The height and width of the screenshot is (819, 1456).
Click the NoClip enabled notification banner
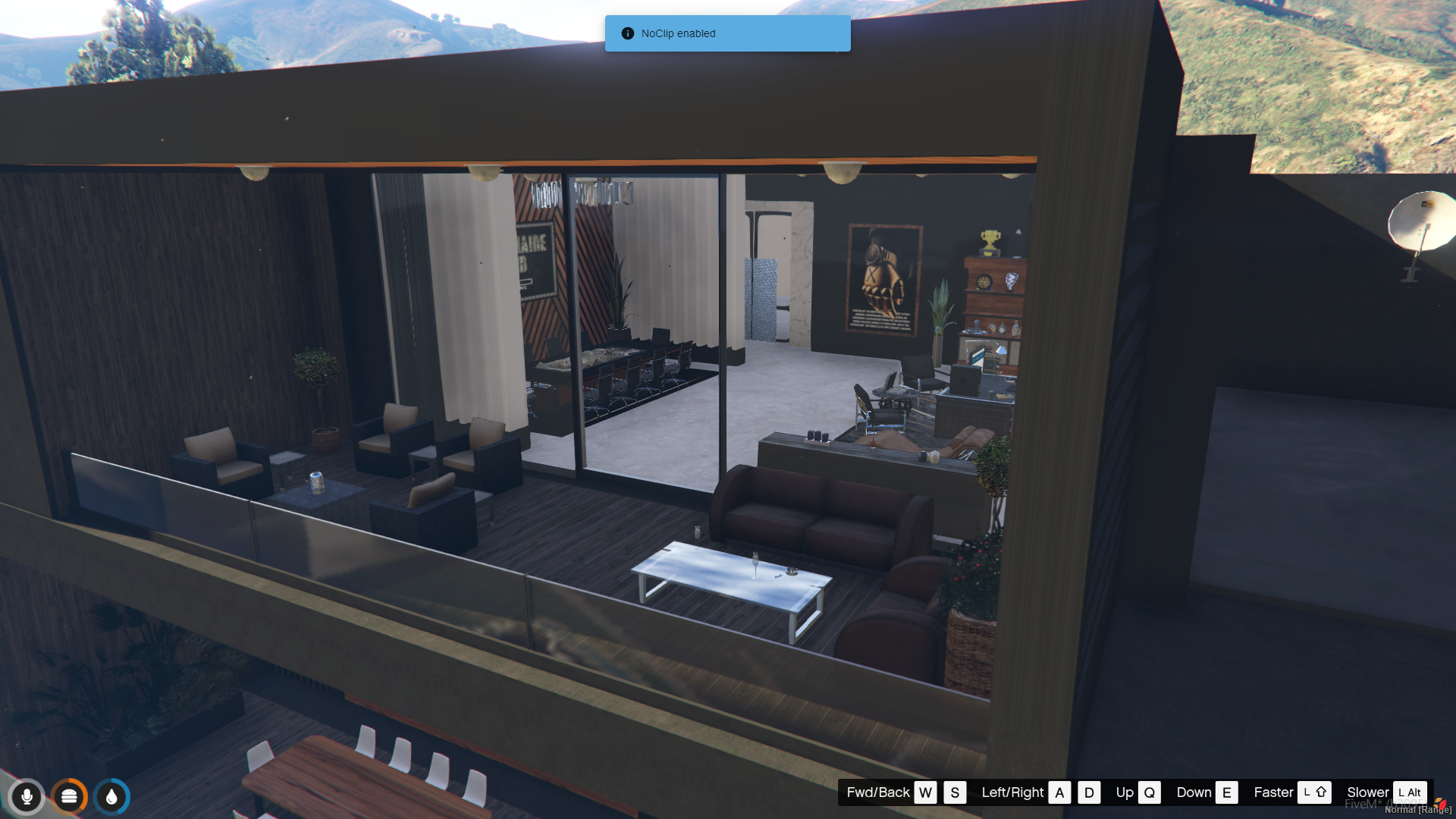pyautogui.click(x=727, y=33)
